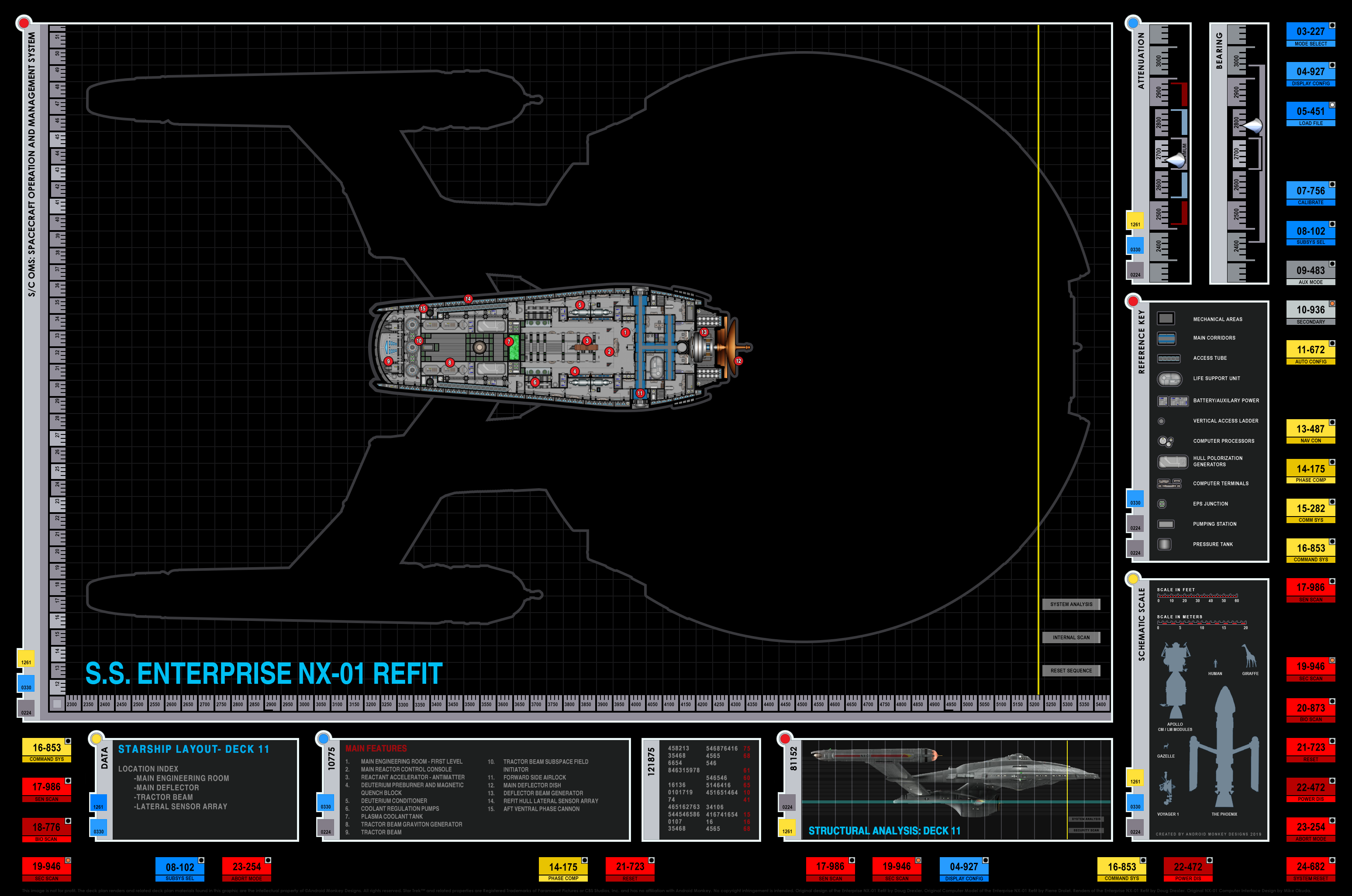Start the large Internal Scan button
The height and width of the screenshot is (896, 1352).
click(x=1071, y=637)
